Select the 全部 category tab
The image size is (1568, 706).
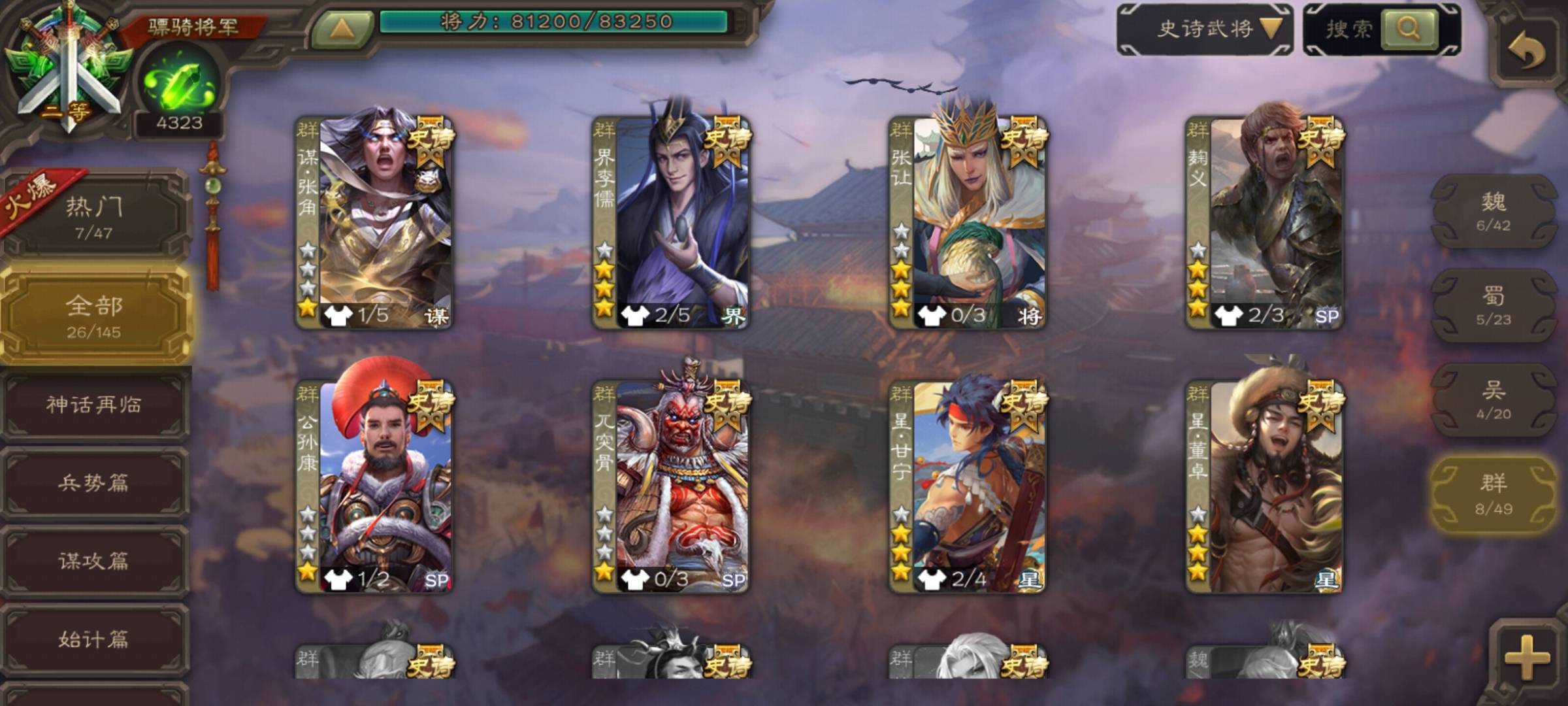click(94, 316)
